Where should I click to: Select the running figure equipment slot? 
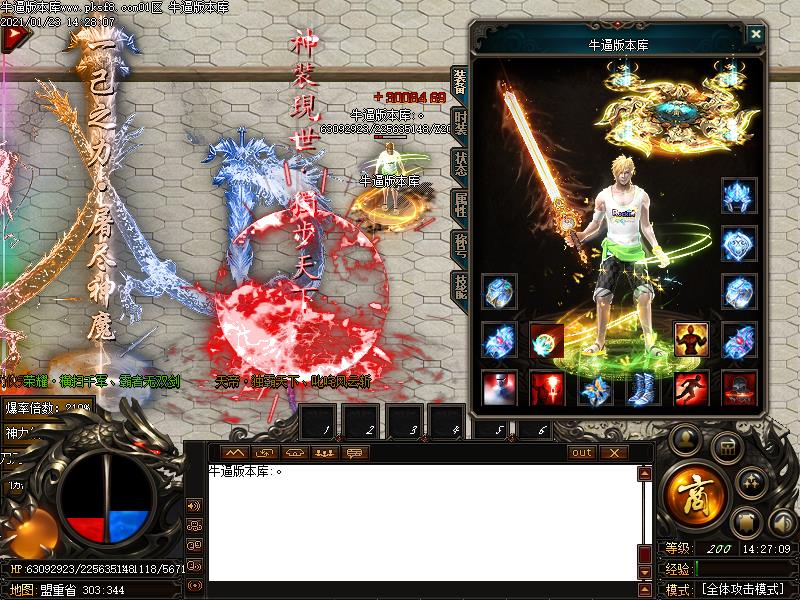point(691,388)
